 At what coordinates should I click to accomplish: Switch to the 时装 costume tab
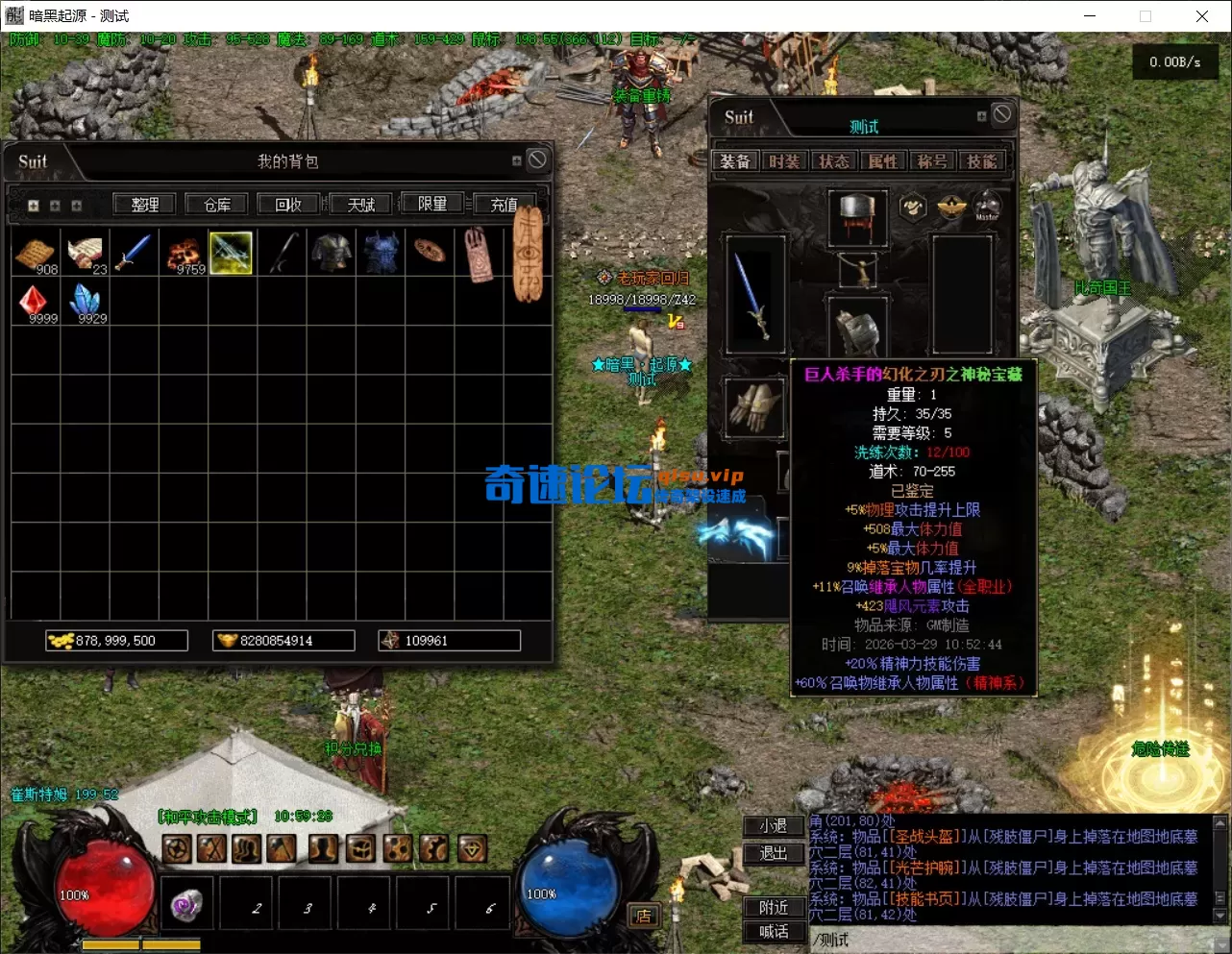point(784,161)
